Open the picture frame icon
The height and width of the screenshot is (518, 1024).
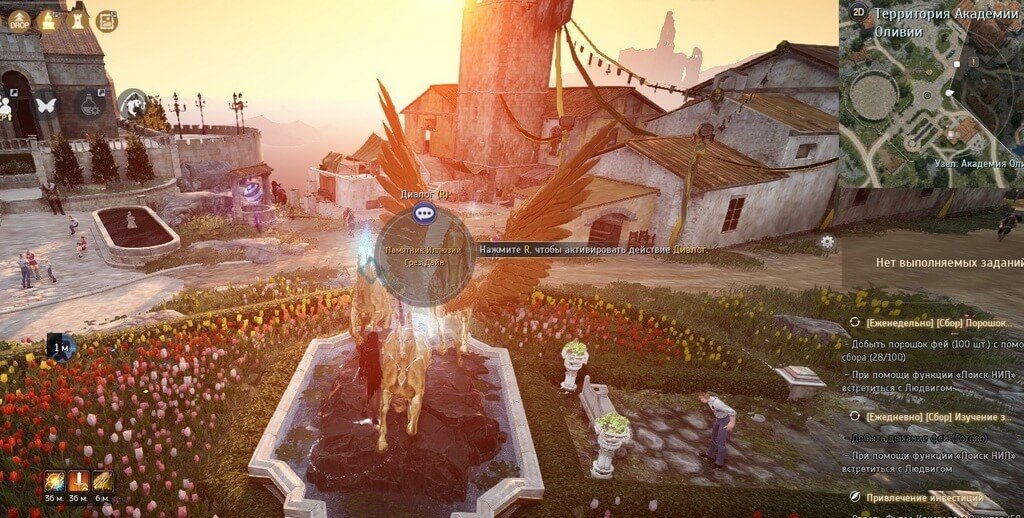pos(106,20)
